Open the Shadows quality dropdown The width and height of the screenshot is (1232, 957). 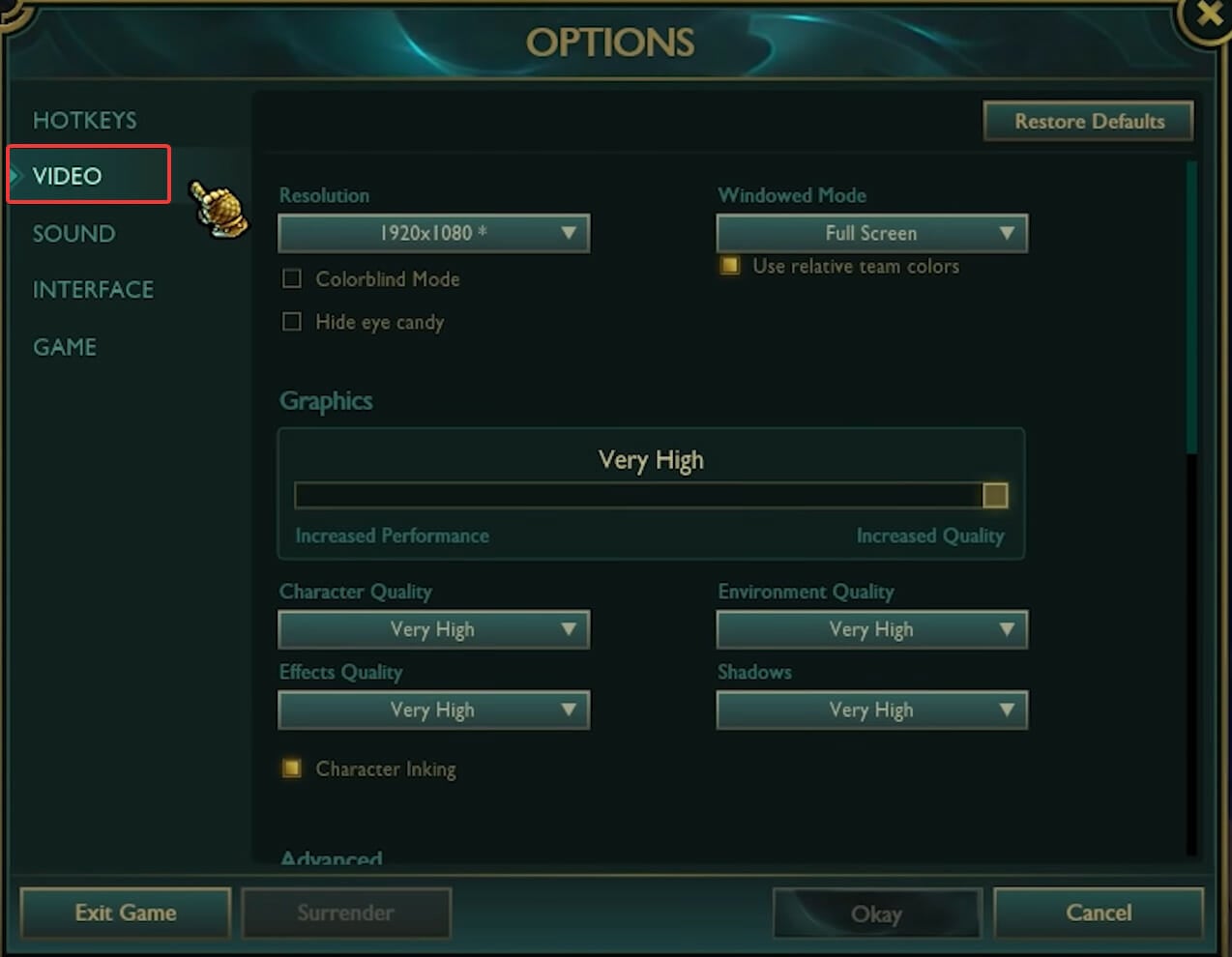point(871,710)
